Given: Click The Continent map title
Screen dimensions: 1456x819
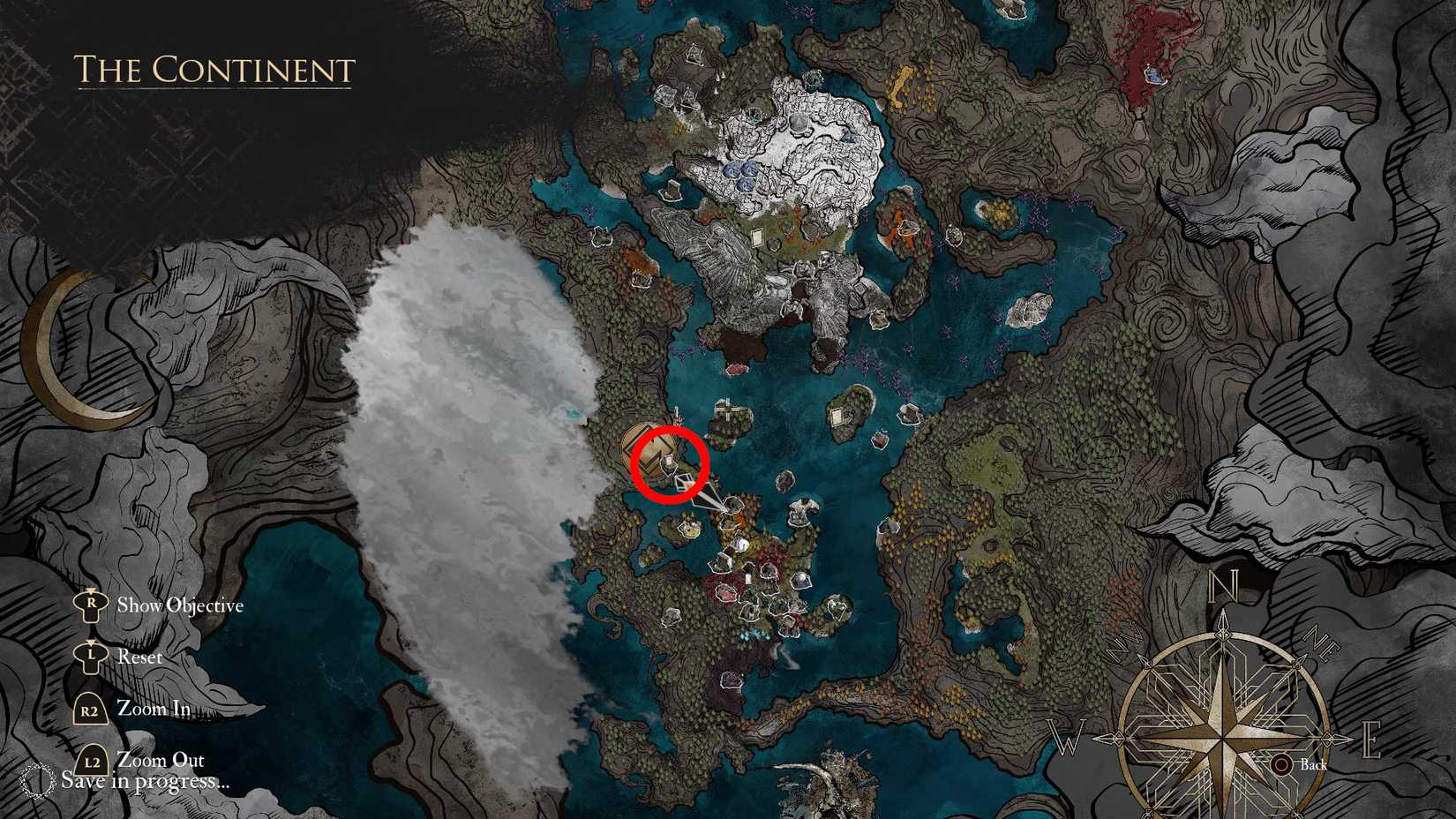Looking at the screenshot, I should tap(213, 71).
